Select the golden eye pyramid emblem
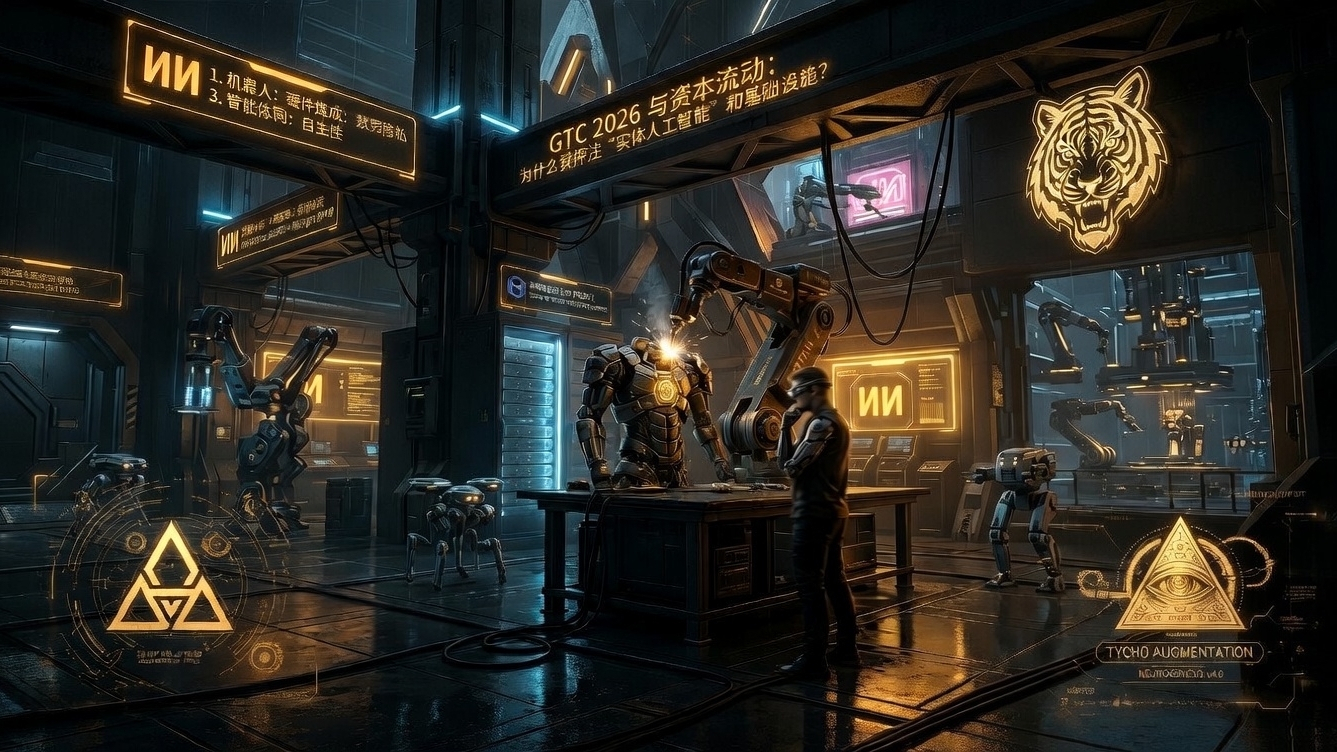This screenshot has height=752, width=1337. coord(1179,580)
